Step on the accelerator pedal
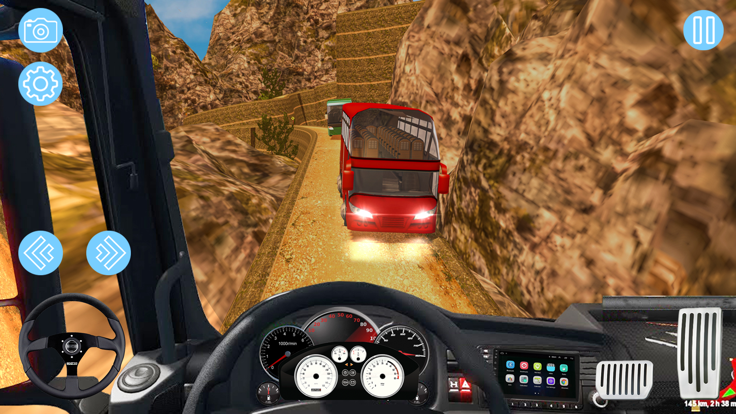The height and width of the screenshot is (414, 736). click(699, 352)
